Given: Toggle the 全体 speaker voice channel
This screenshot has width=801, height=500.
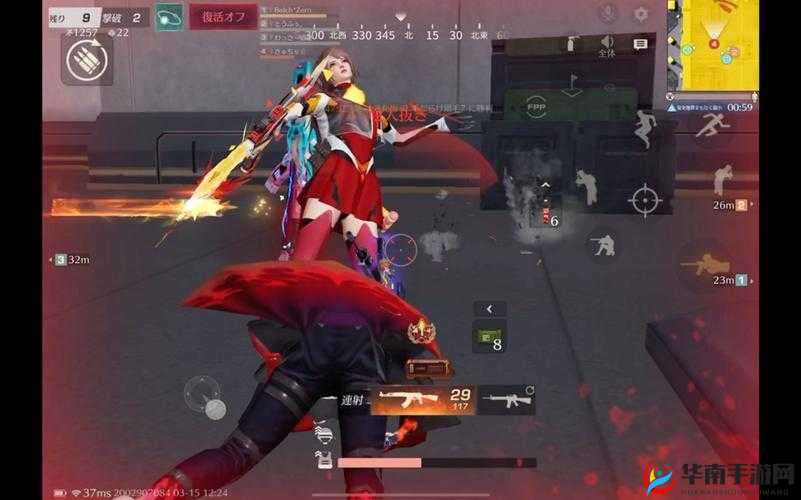Looking at the screenshot, I should tap(606, 43).
